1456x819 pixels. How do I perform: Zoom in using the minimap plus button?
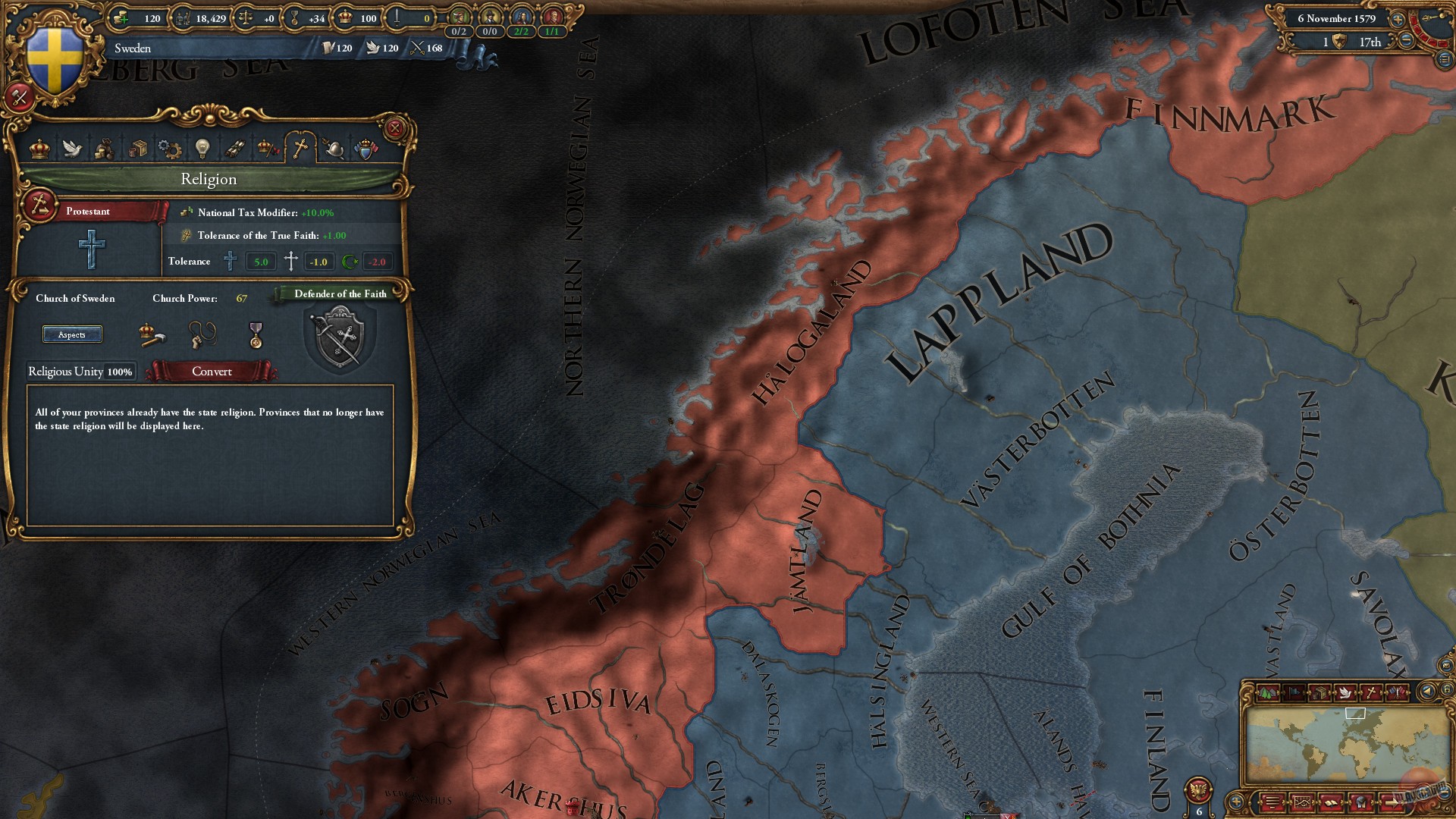[1237, 801]
